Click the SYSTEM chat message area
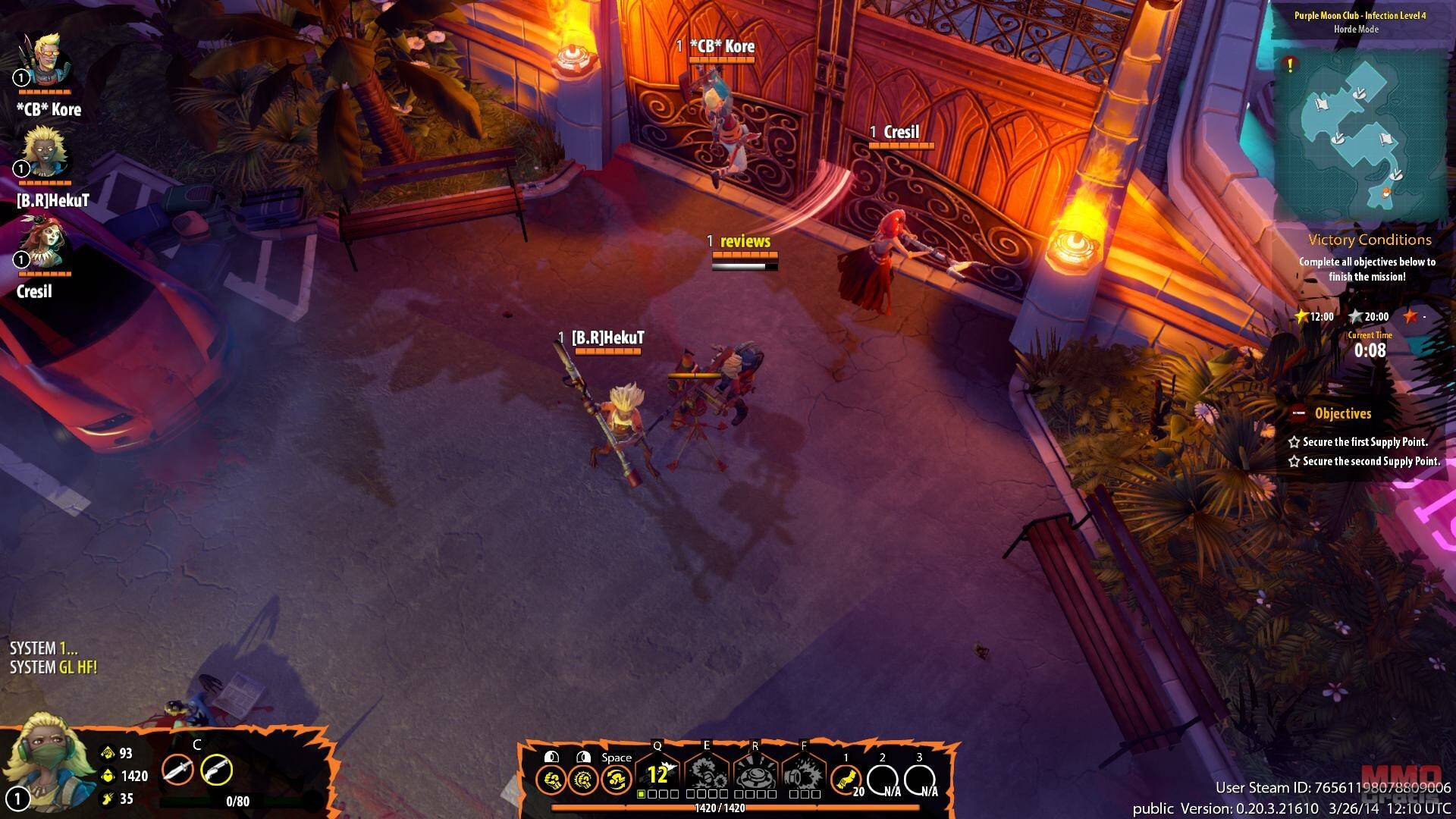The image size is (1456, 819). (53, 657)
